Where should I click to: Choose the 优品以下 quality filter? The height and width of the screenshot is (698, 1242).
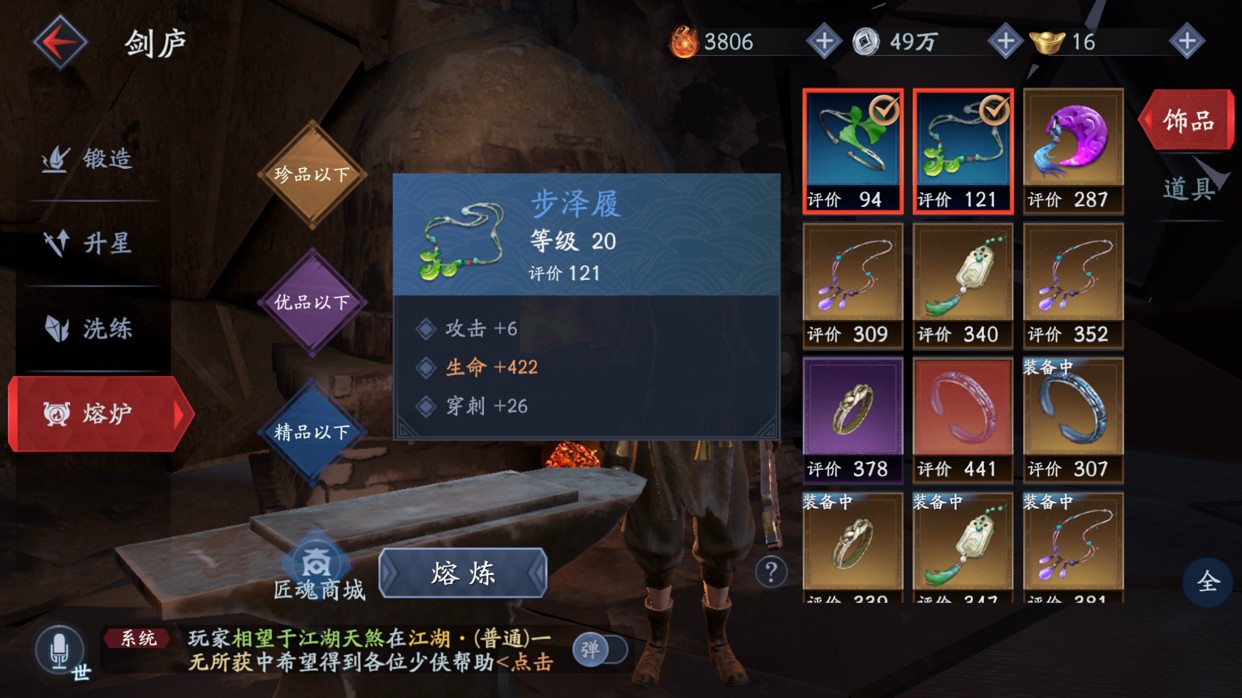pyautogui.click(x=312, y=302)
